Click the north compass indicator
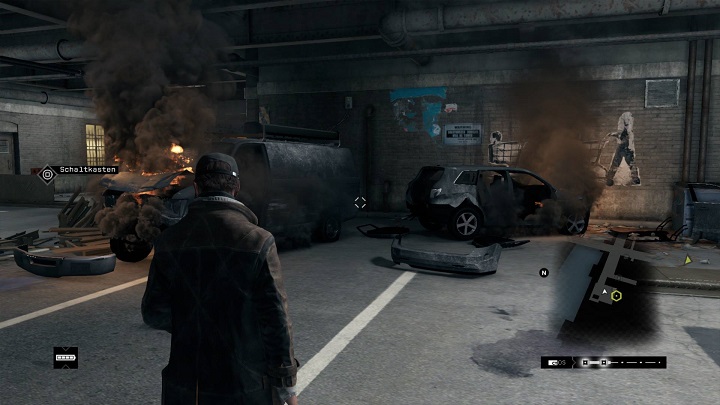720x405 pixels. pyautogui.click(x=544, y=272)
